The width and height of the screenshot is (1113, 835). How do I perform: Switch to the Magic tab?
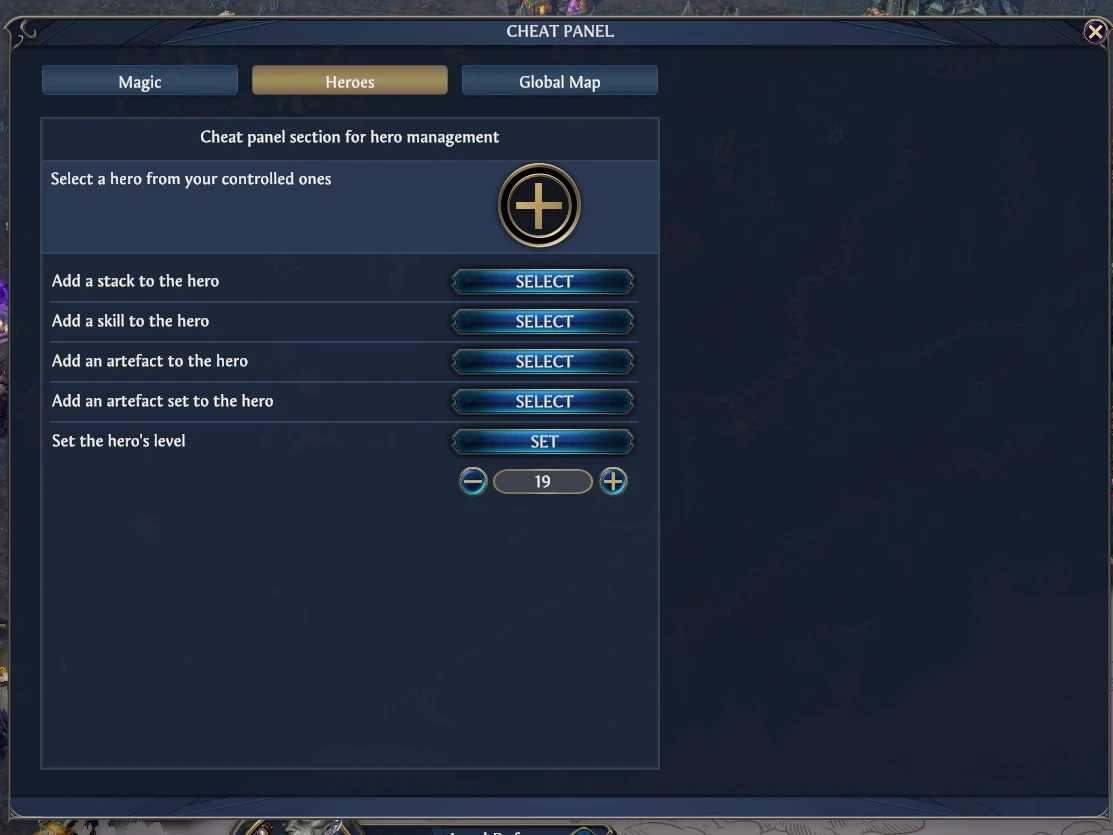pos(140,81)
